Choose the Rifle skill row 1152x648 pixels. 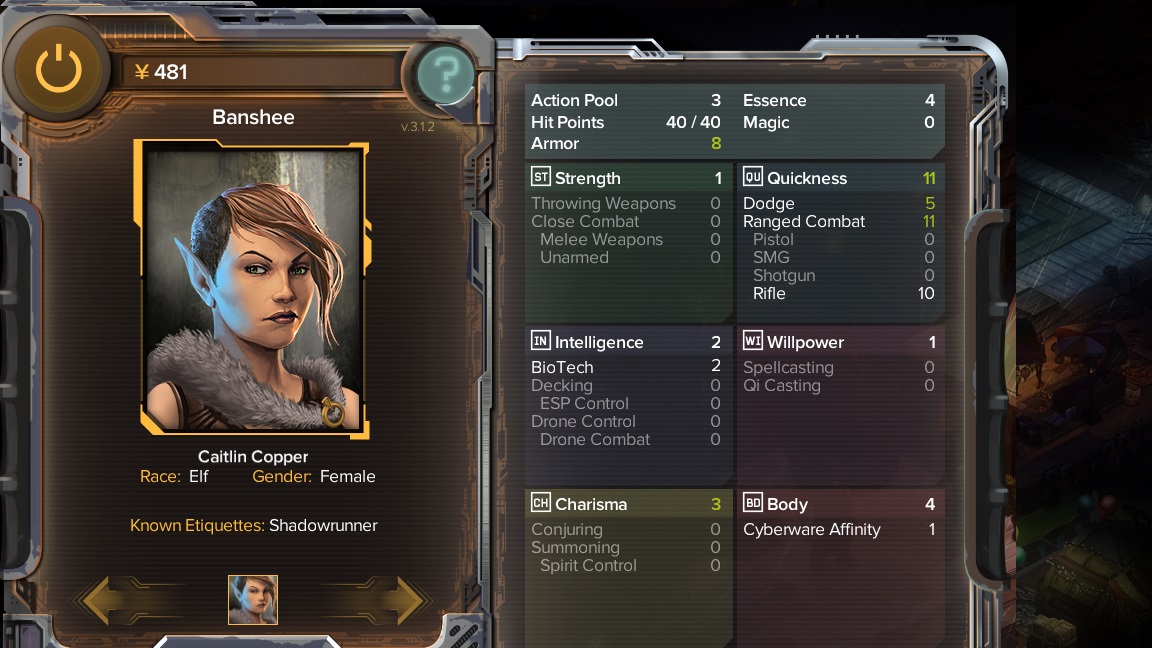click(839, 293)
